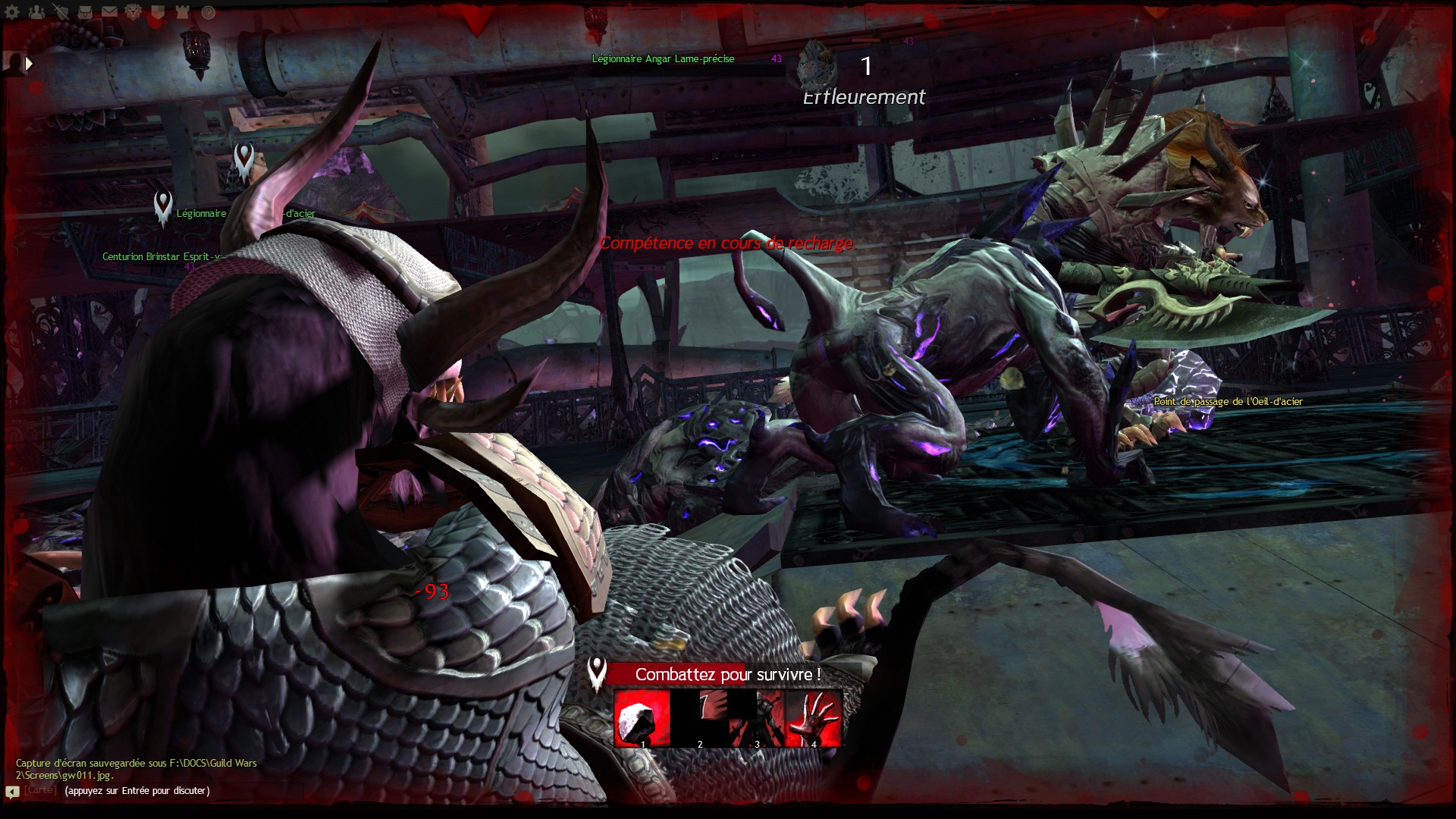This screenshot has width=1456, height=819.
Task: Open the Black Lion trading post
Action: tap(133, 12)
